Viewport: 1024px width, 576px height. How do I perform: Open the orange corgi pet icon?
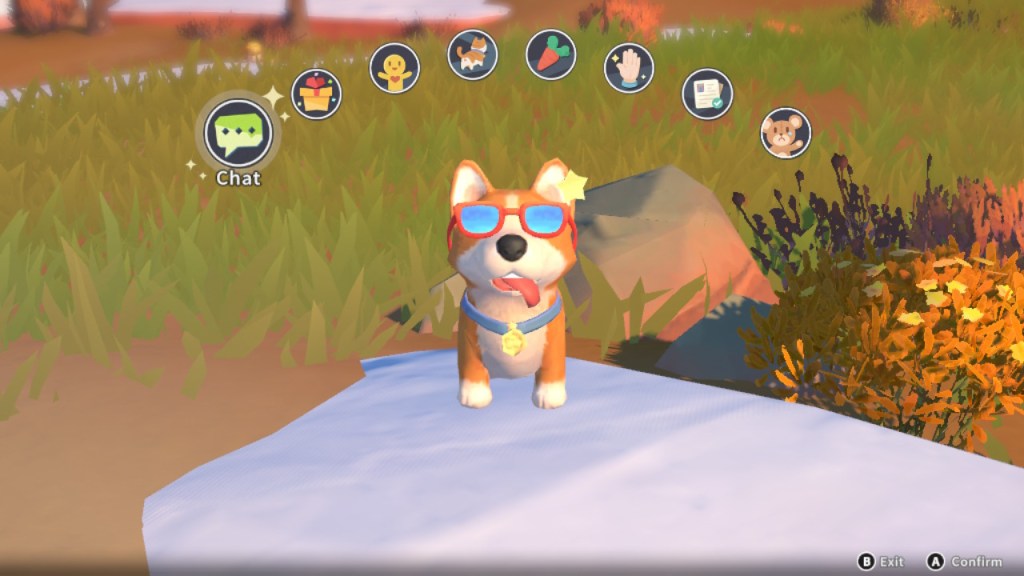pyautogui.click(x=473, y=54)
